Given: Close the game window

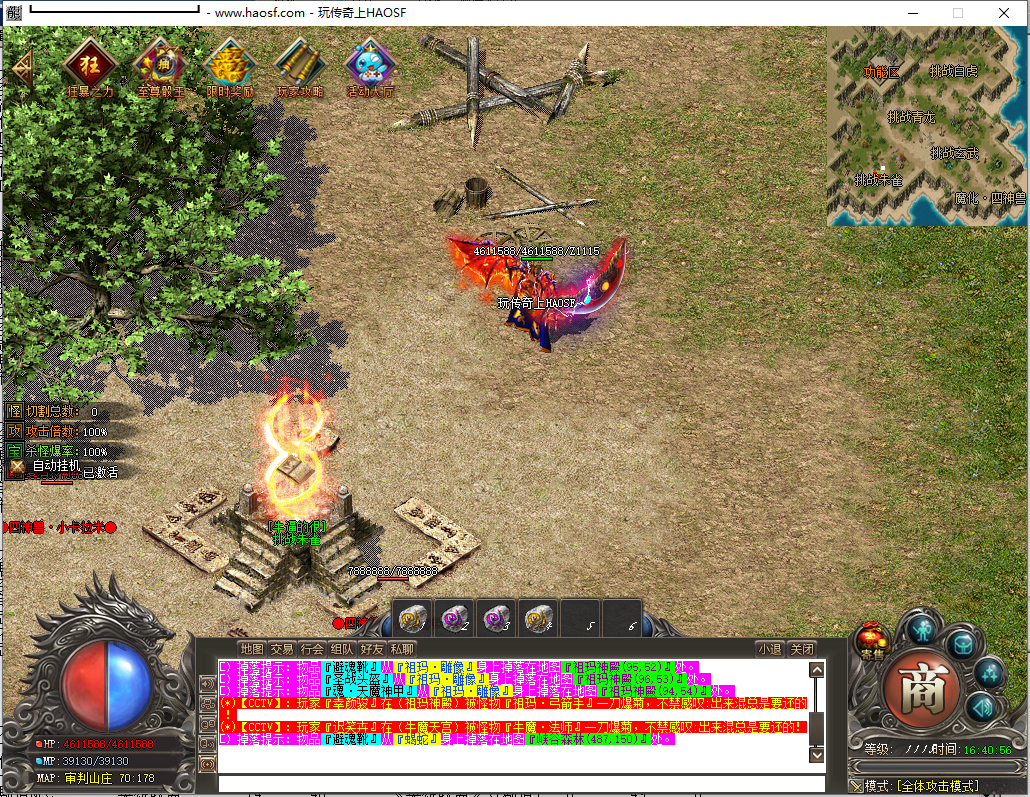Looking at the screenshot, I should tap(1003, 13).
